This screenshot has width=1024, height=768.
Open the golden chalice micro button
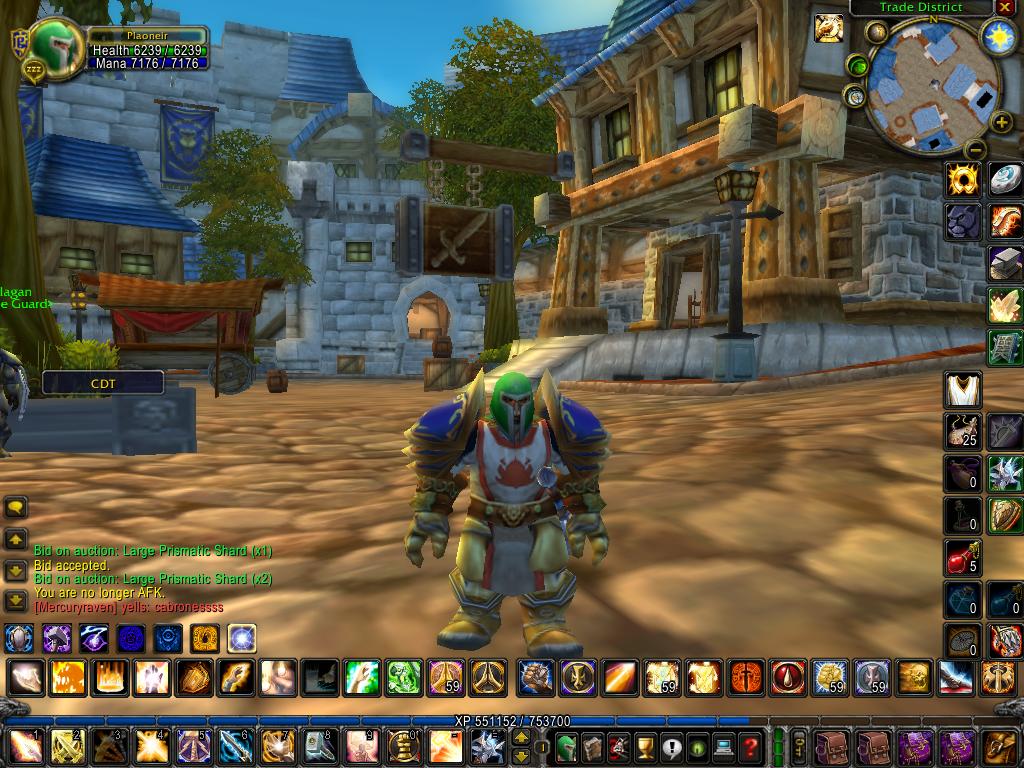[x=646, y=747]
